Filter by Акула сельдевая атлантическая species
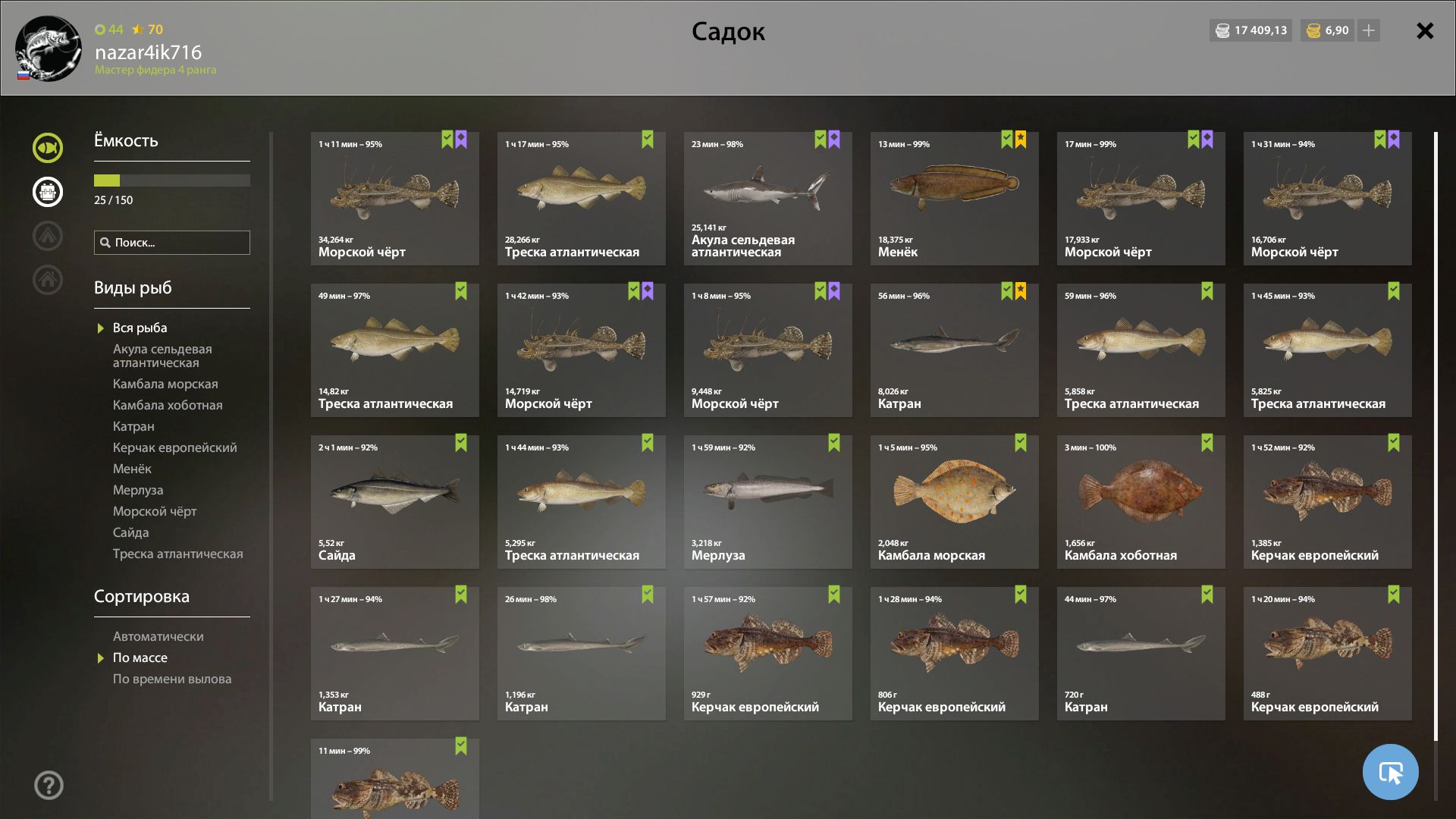The height and width of the screenshot is (819, 1456). tap(162, 356)
